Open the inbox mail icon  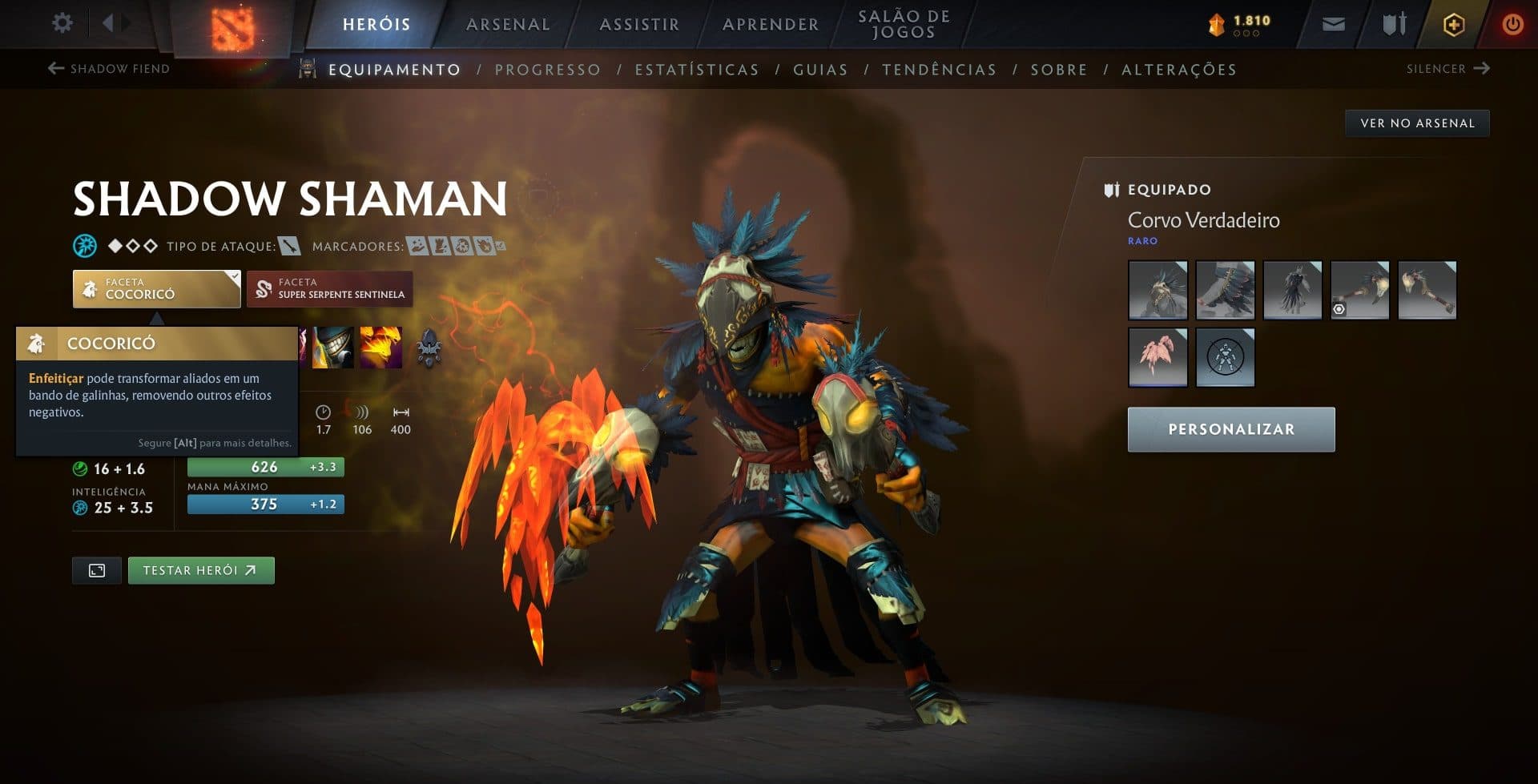1333,24
